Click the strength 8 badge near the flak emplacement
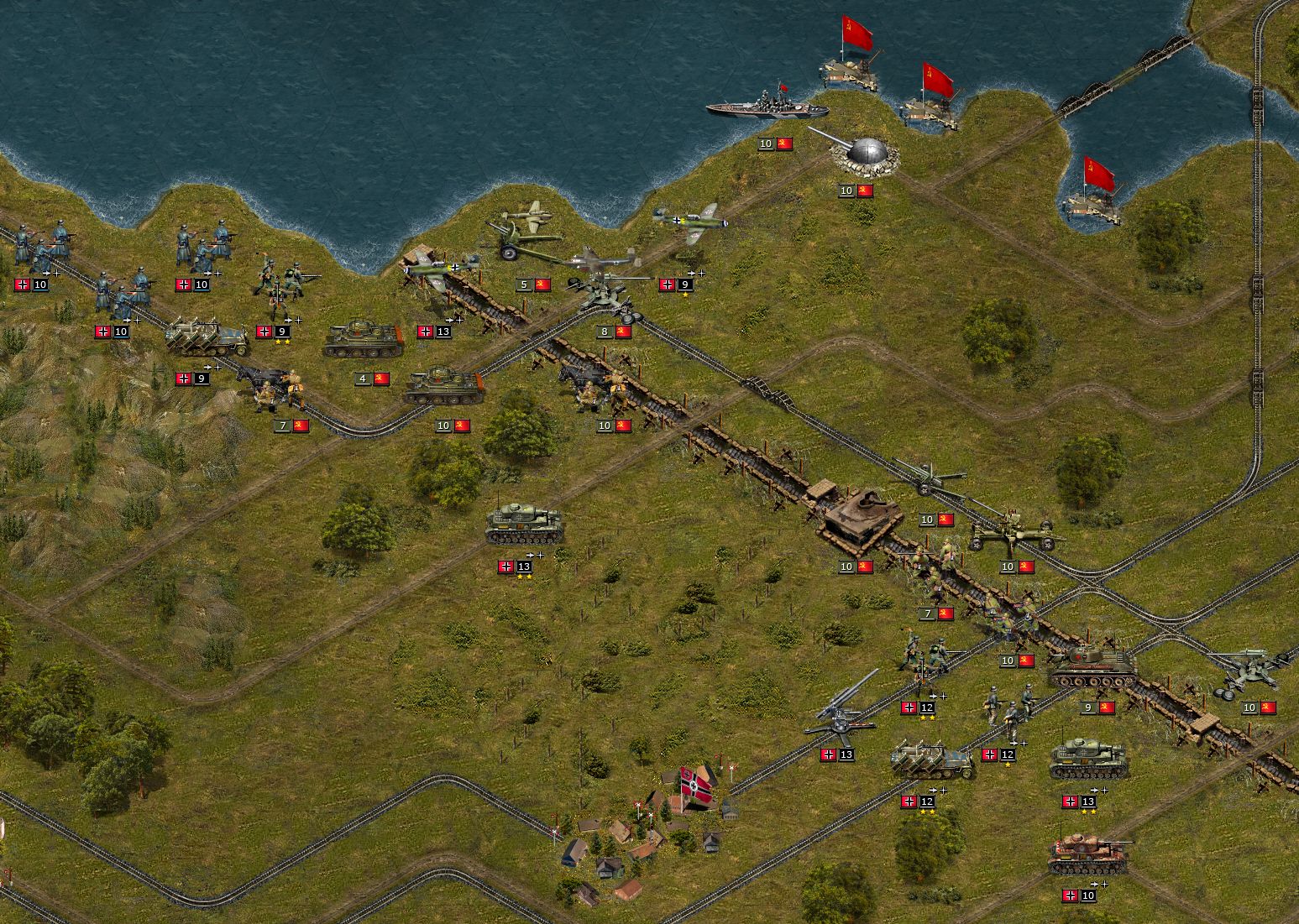The height and width of the screenshot is (924, 1299). coord(605,331)
